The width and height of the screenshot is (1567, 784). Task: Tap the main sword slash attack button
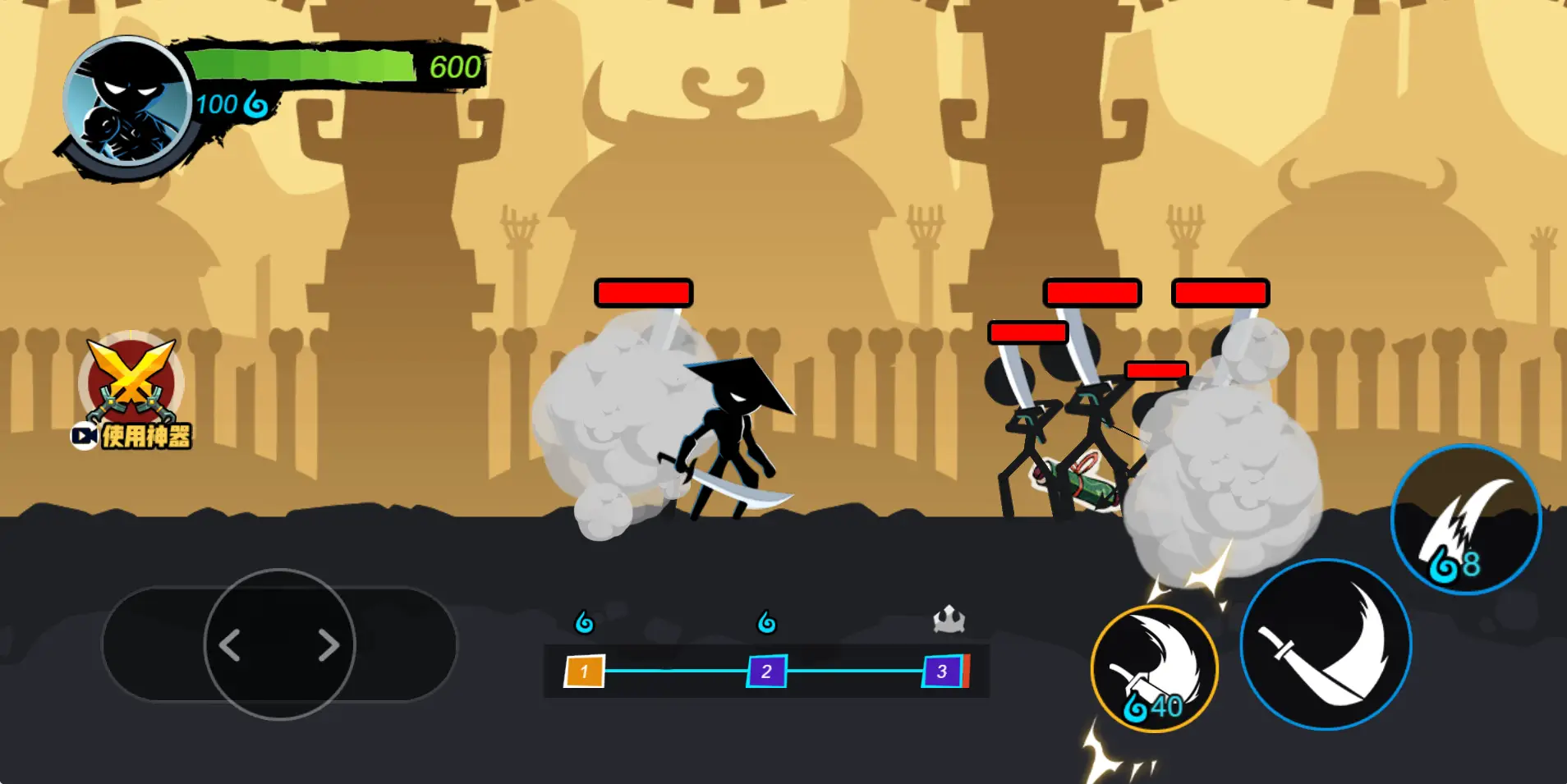click(1326, 645)
